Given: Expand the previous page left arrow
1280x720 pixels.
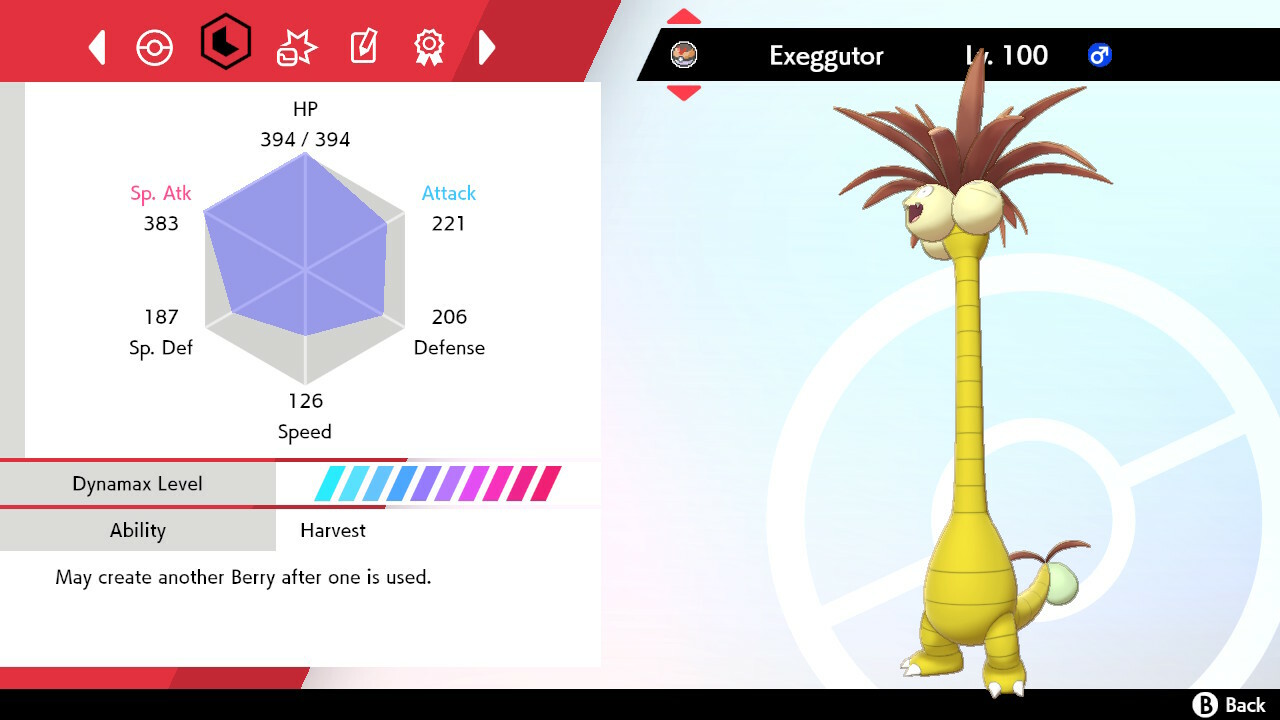Looking at the screenshot, I should pyautogui.click(x=97, y=46).
